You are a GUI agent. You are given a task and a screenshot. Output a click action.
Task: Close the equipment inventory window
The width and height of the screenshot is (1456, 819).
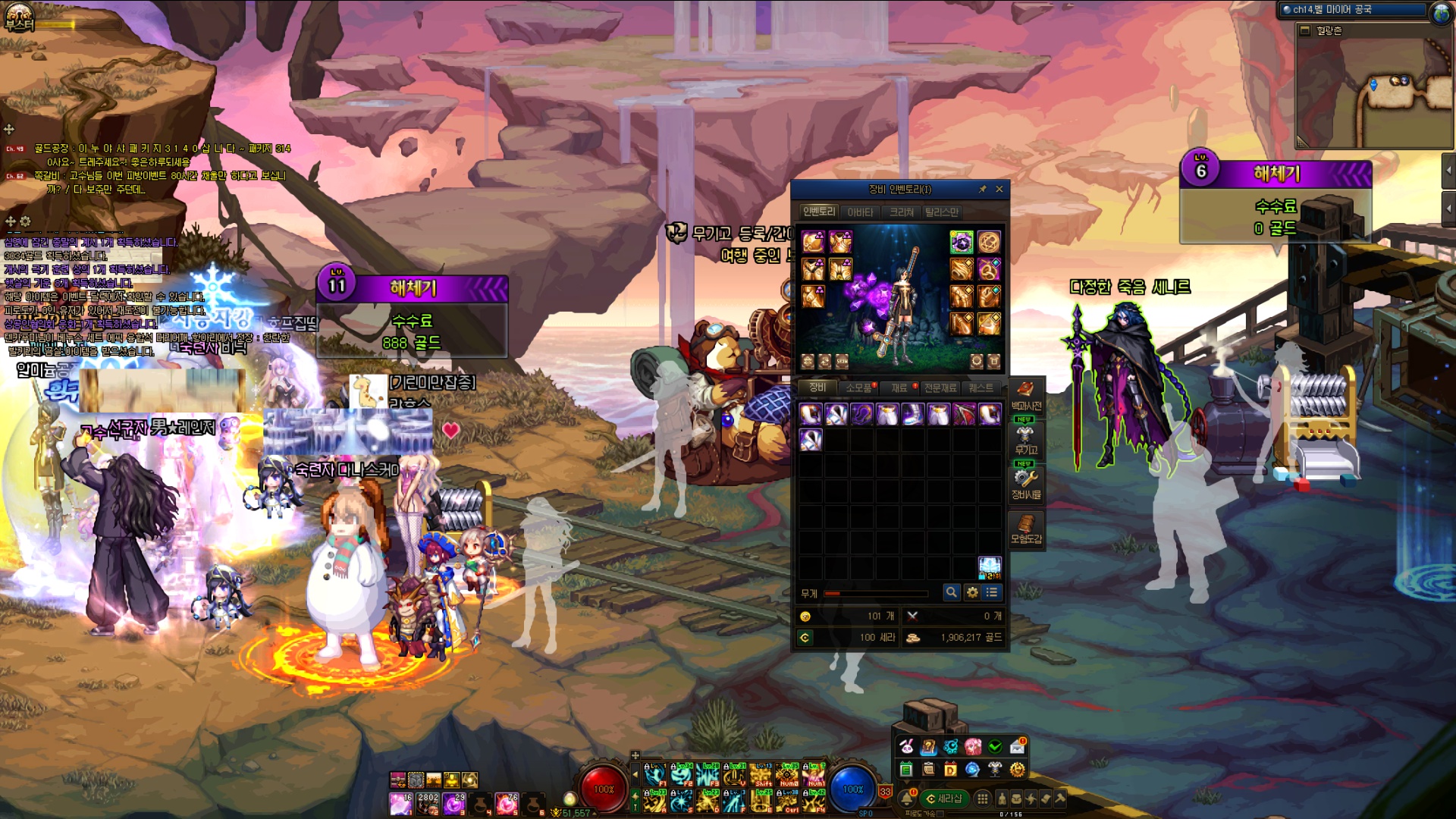click(999, 189)
